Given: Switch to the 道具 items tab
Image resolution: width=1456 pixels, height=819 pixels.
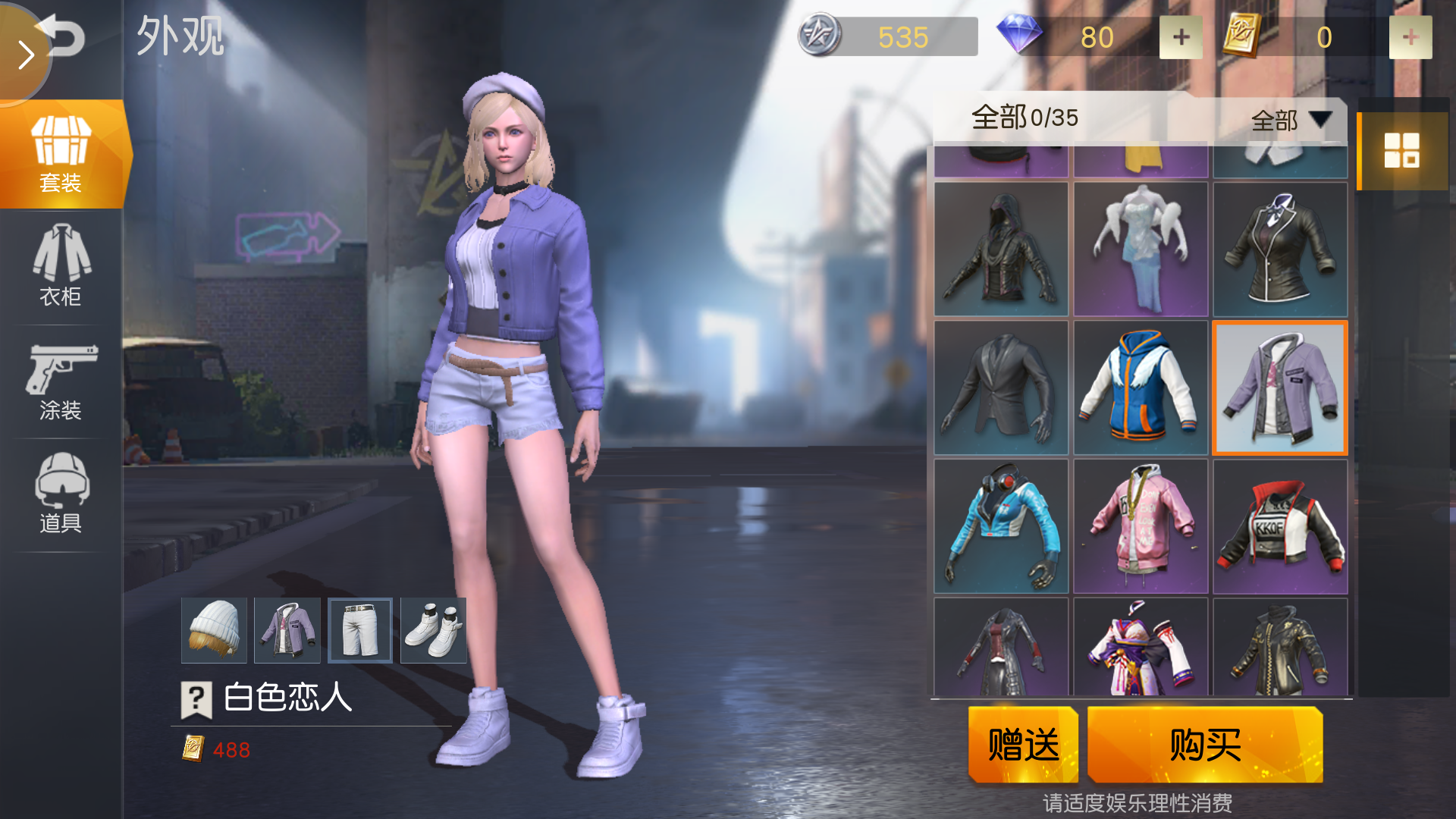Looking at the screenshot, I should (x=61, y=494).
